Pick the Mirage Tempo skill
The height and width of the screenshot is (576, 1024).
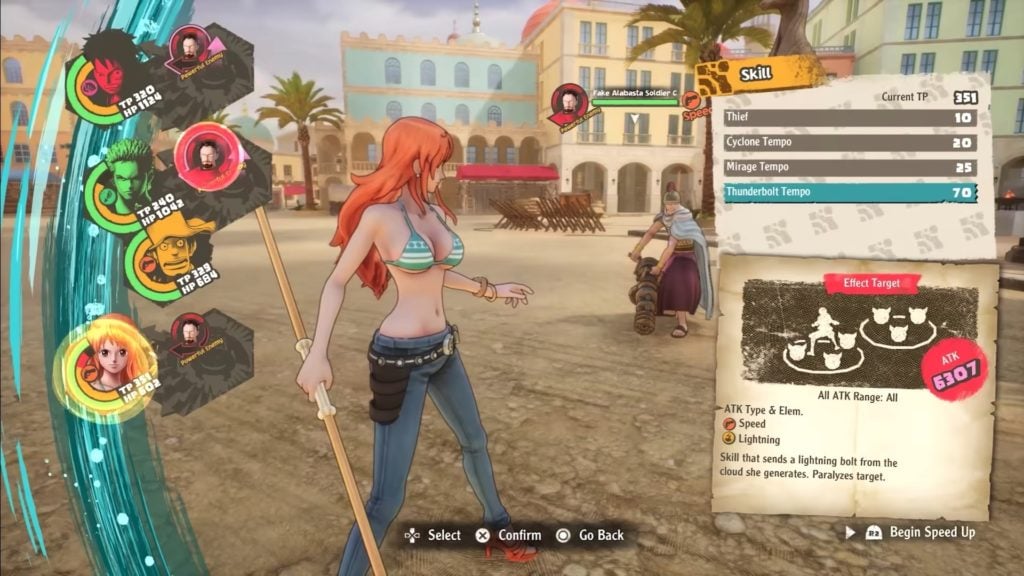pyautogui.click(x=848, y=167)
